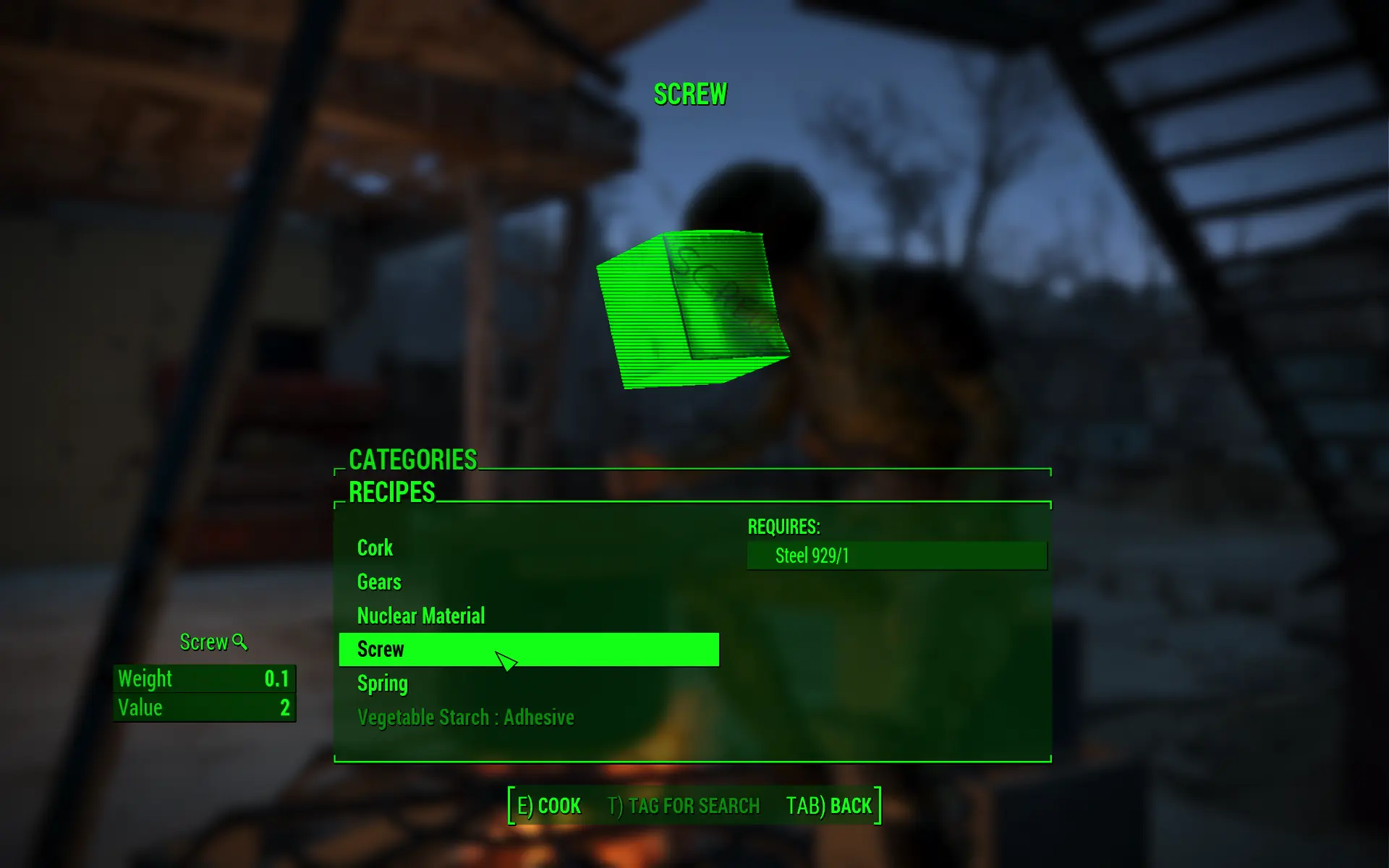Choose Vegetable Starch : Adhesive recipe
1389x868 pixels.
466,718
